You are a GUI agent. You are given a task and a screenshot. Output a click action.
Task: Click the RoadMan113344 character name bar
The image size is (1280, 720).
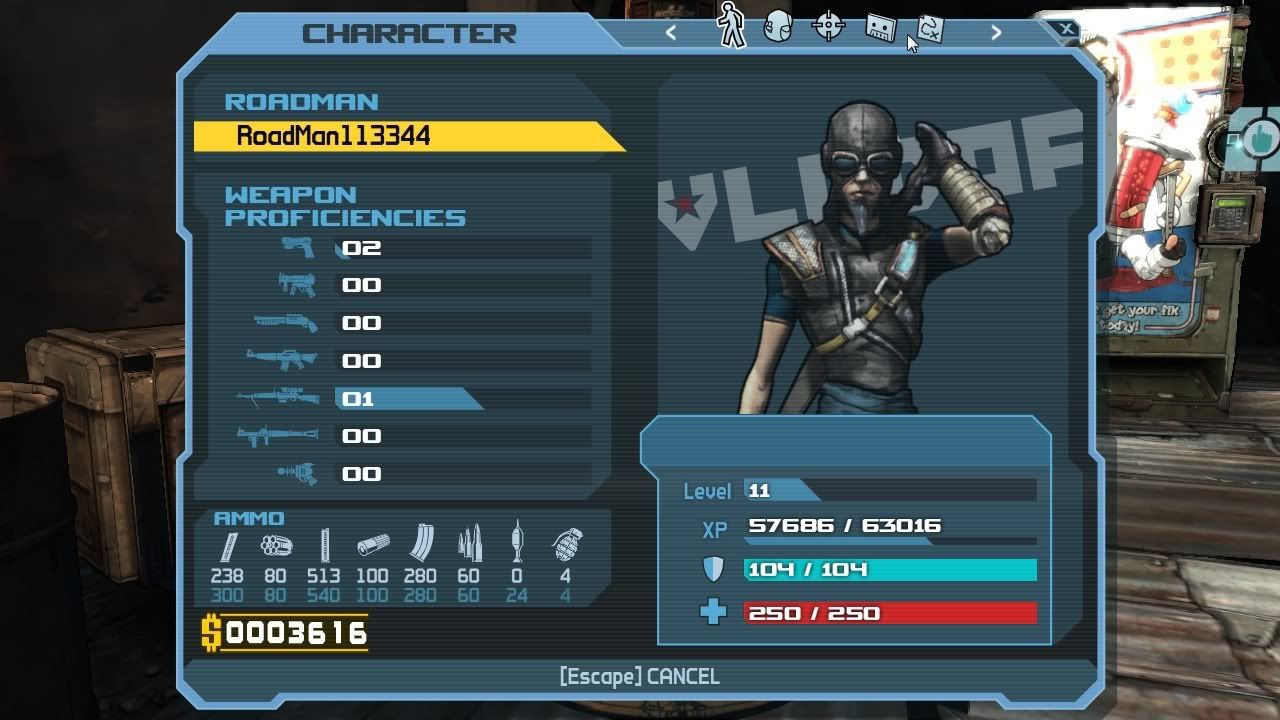[400, 136]
